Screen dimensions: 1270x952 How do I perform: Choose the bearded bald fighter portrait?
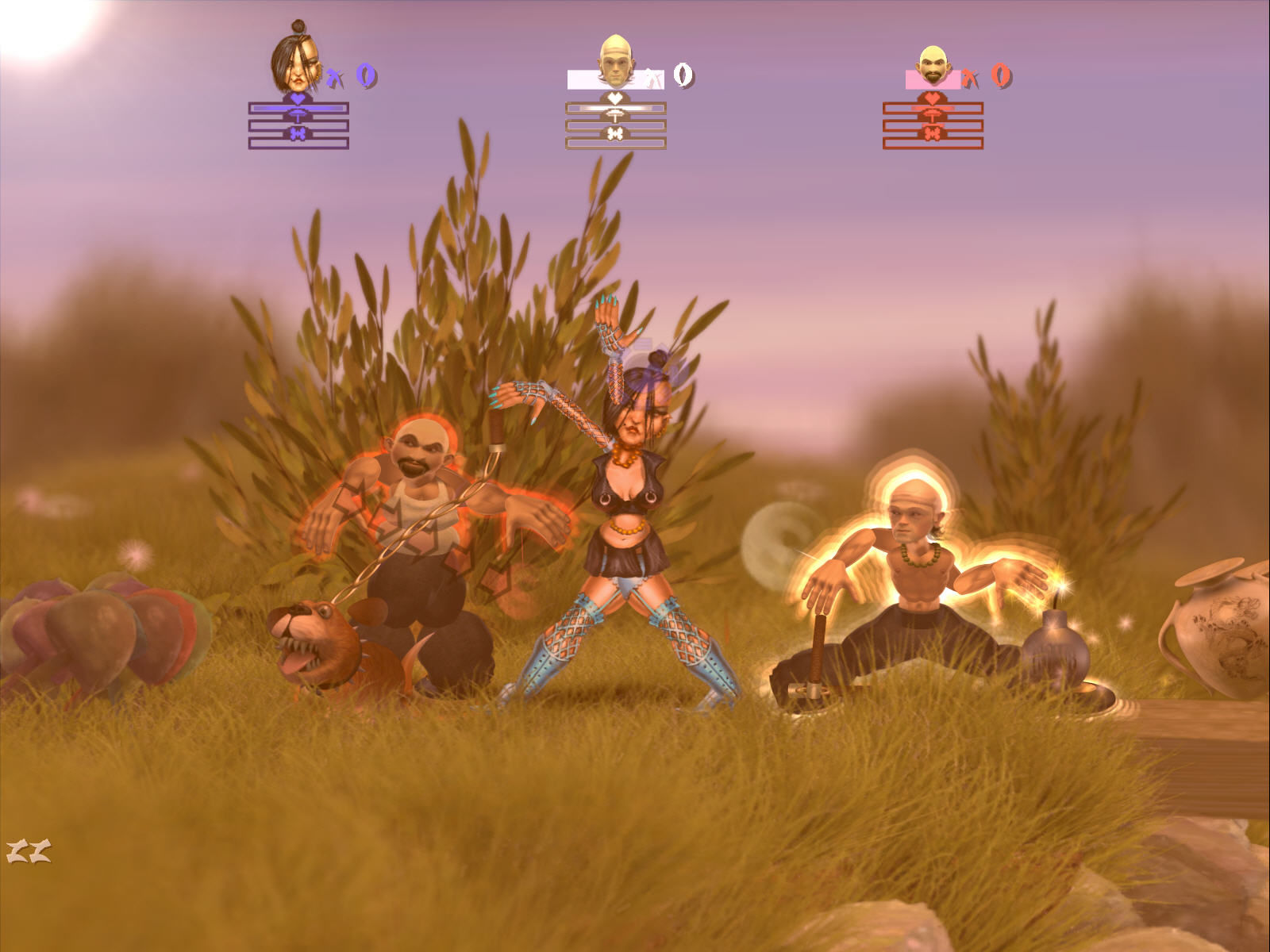(934, 66)
